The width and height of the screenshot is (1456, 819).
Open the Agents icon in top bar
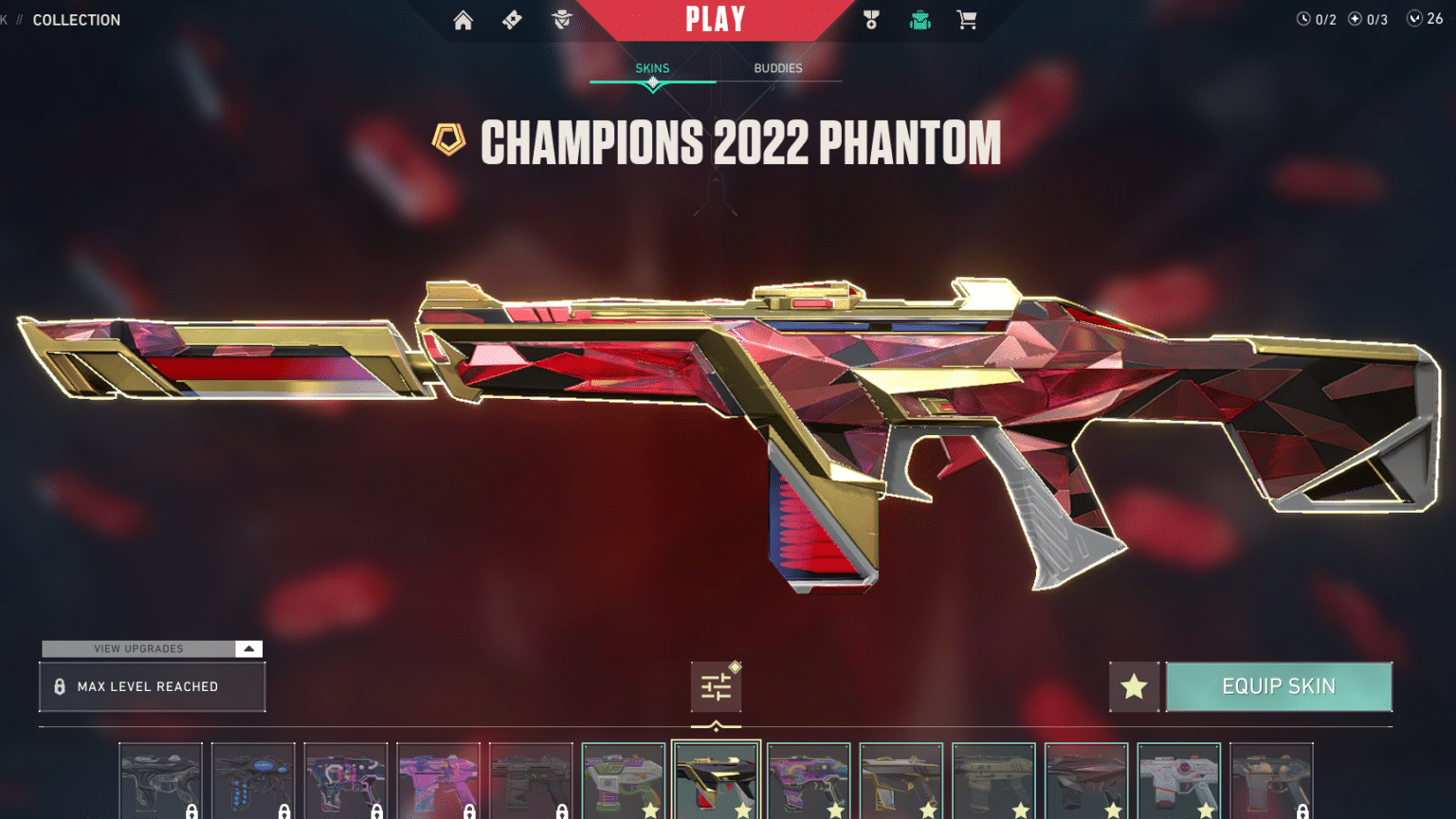pos(561,19)
